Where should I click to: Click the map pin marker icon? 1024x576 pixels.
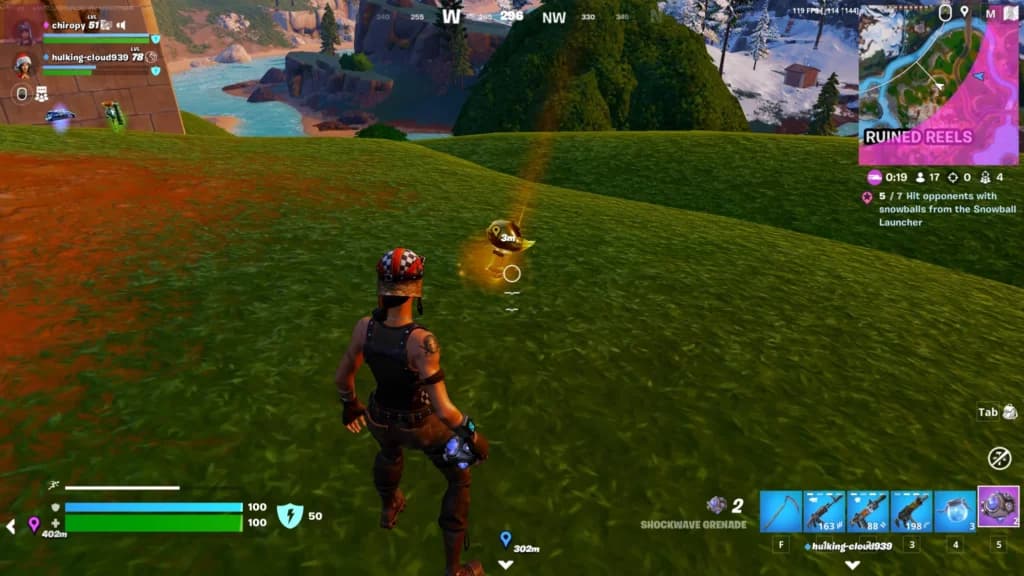(x=965, y=12)
